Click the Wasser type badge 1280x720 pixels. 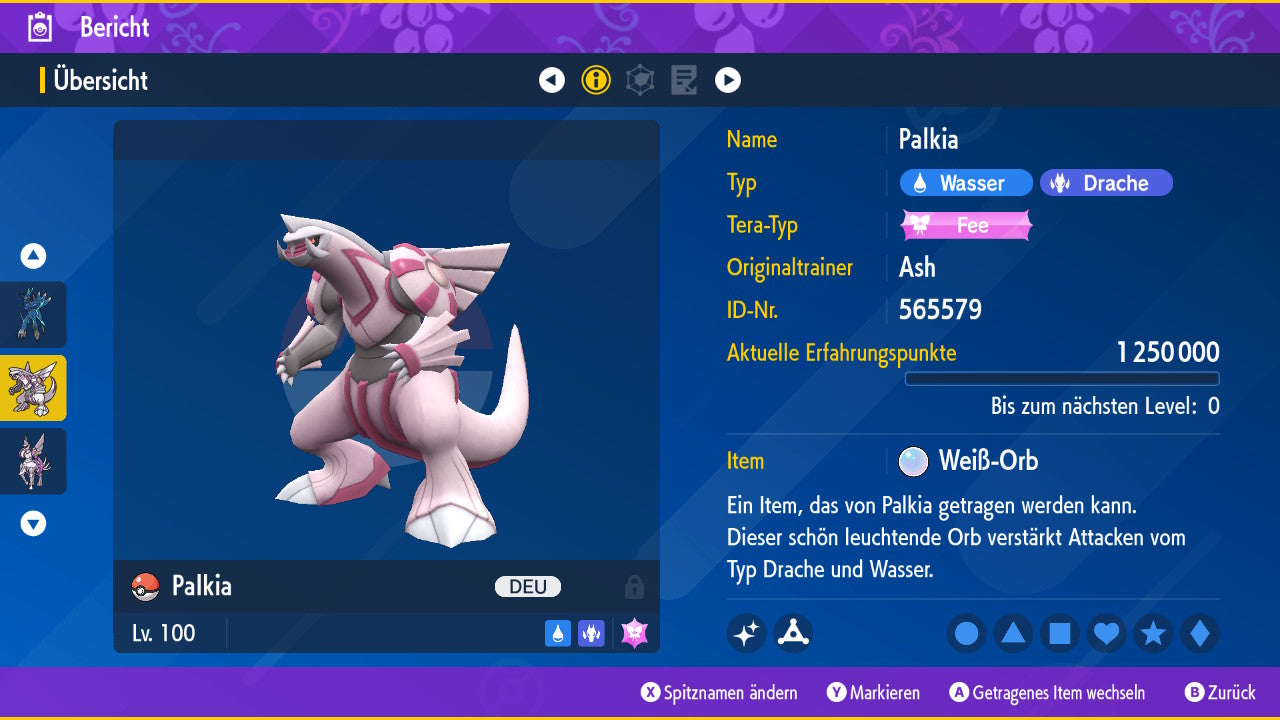[966, 183]
